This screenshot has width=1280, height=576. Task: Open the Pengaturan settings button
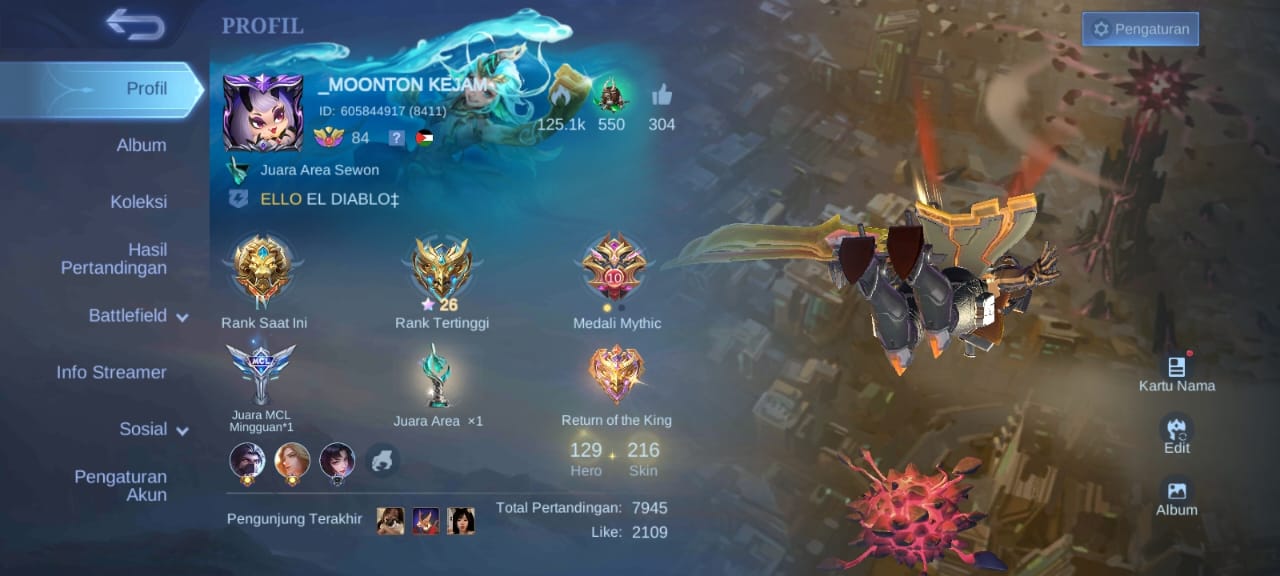[1140, 29]
